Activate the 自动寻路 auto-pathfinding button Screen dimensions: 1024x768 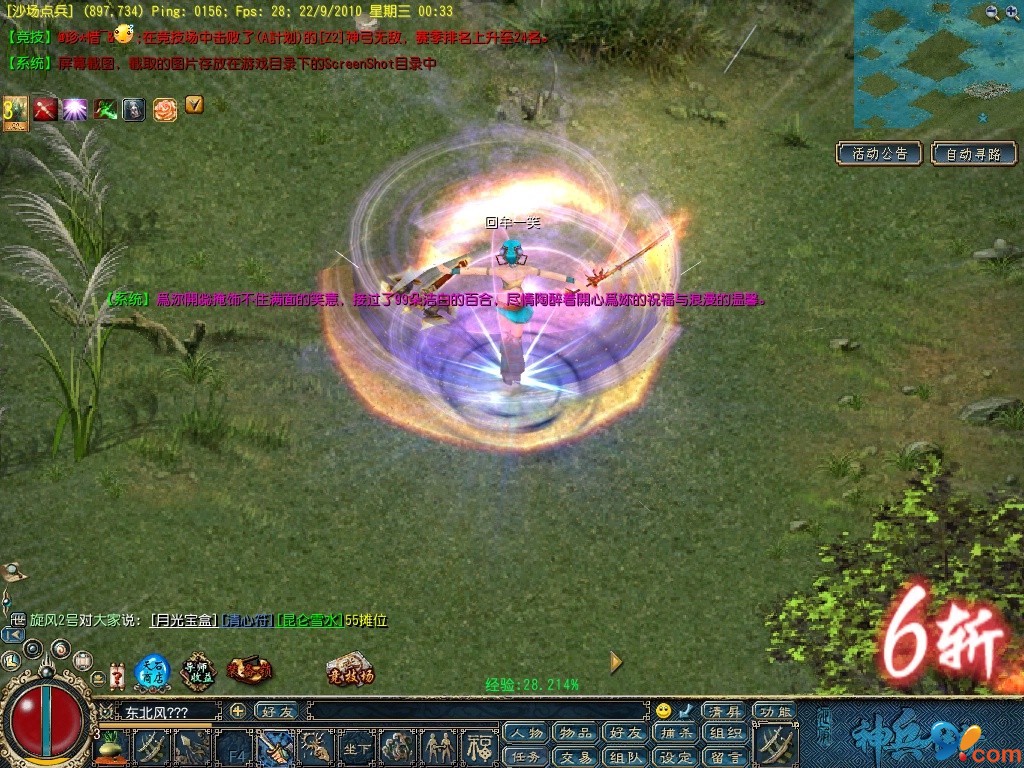[974, 154]
